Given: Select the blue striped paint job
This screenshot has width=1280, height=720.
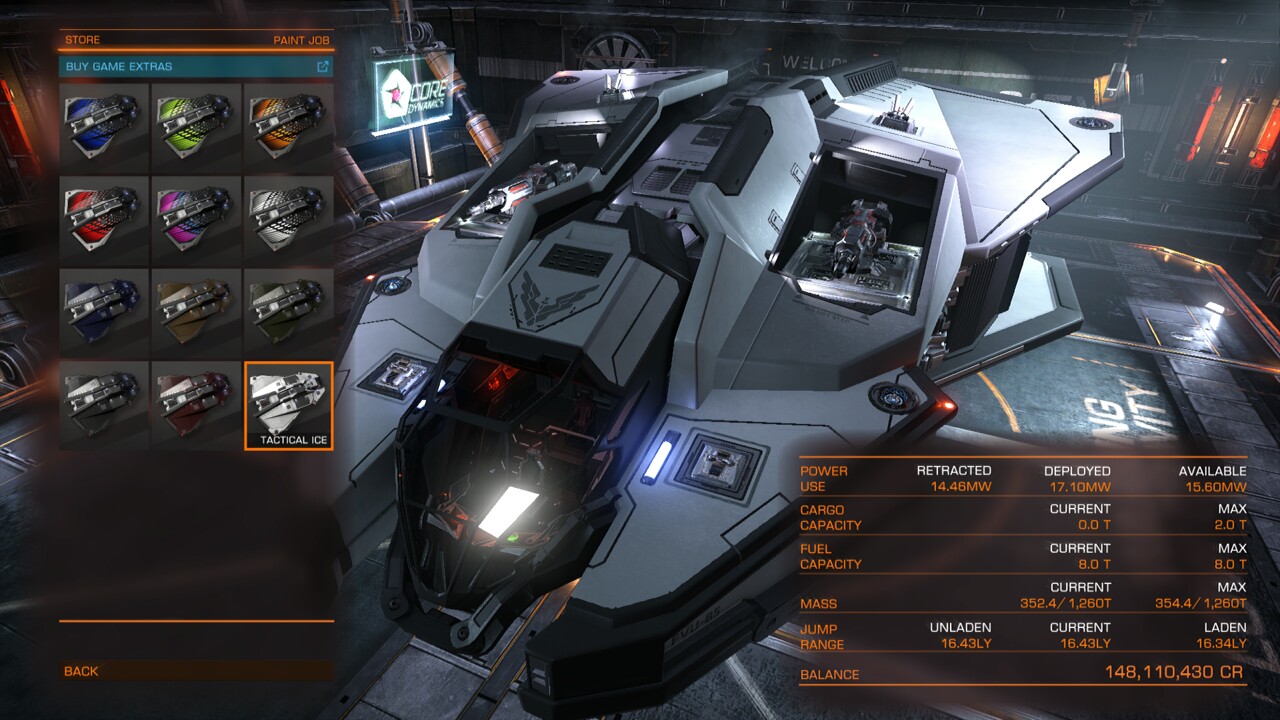Looking at the screenshot, I should [104, 128].
